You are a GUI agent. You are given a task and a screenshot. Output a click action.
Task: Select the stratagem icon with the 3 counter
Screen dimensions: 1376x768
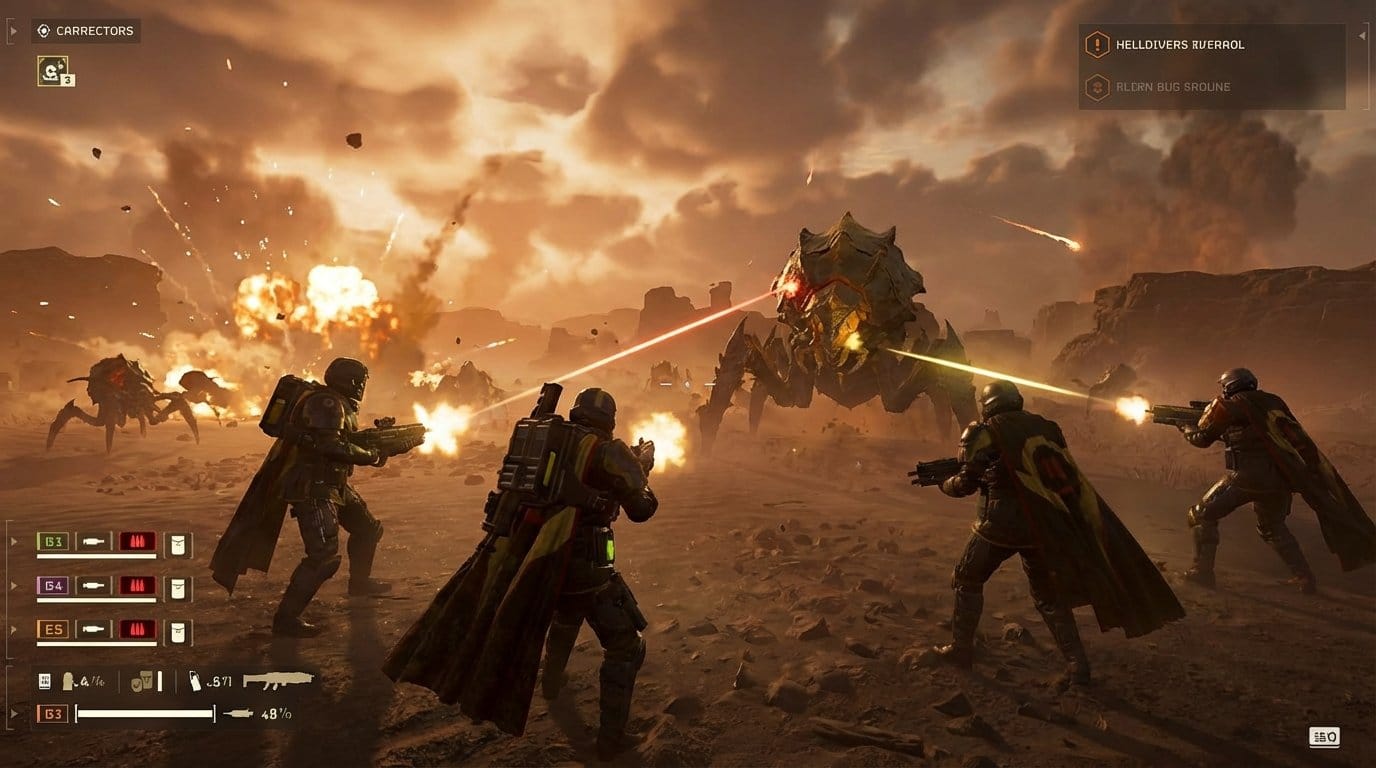(x=54, y=70)
